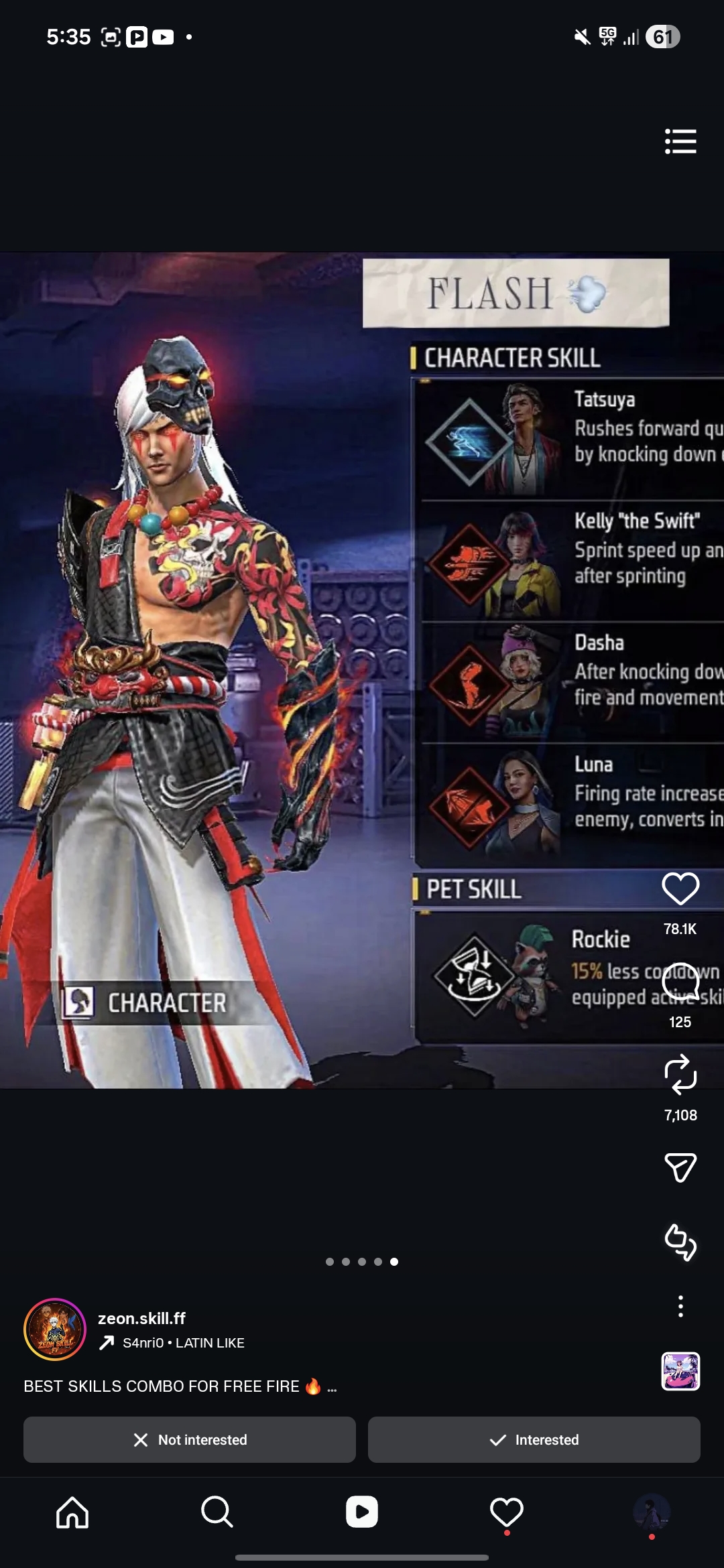
Task: Open the three-dot more options menu
Action: tap(680, 1306)
